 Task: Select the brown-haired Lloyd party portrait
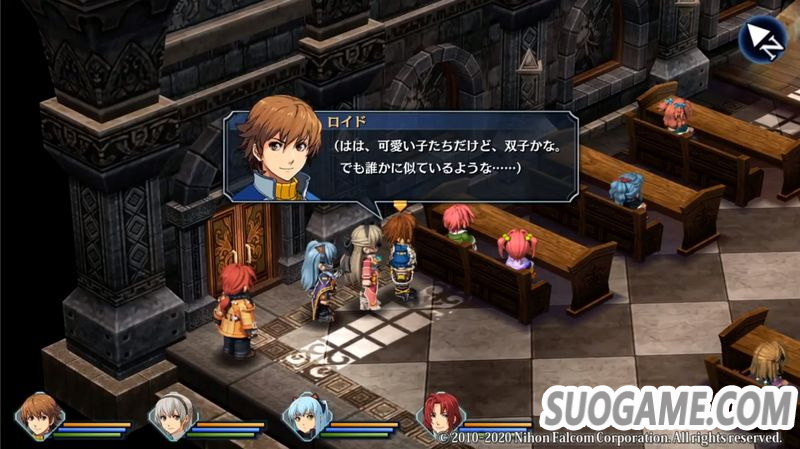[x=40, y=415]
